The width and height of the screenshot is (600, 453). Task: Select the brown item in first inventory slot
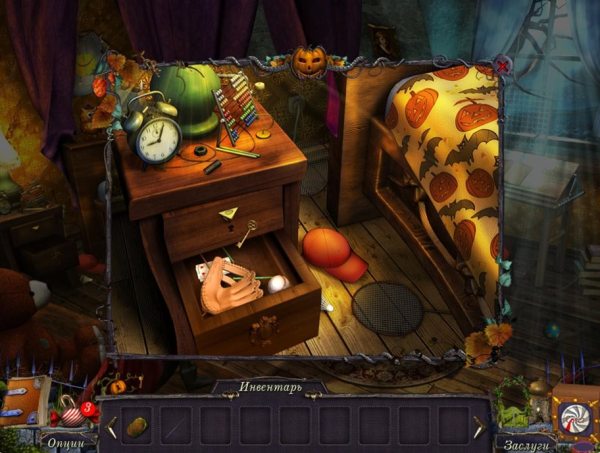(x=139, y=425)
